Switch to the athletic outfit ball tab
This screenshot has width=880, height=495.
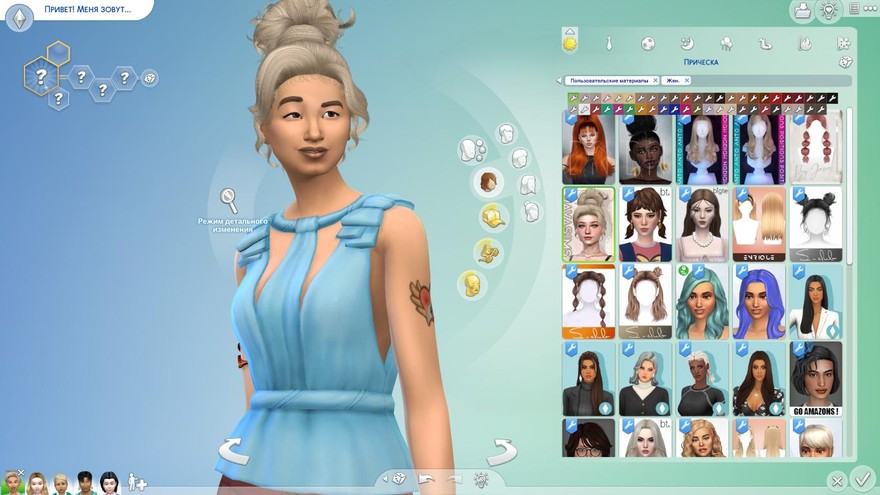click(x=648, y=43)
